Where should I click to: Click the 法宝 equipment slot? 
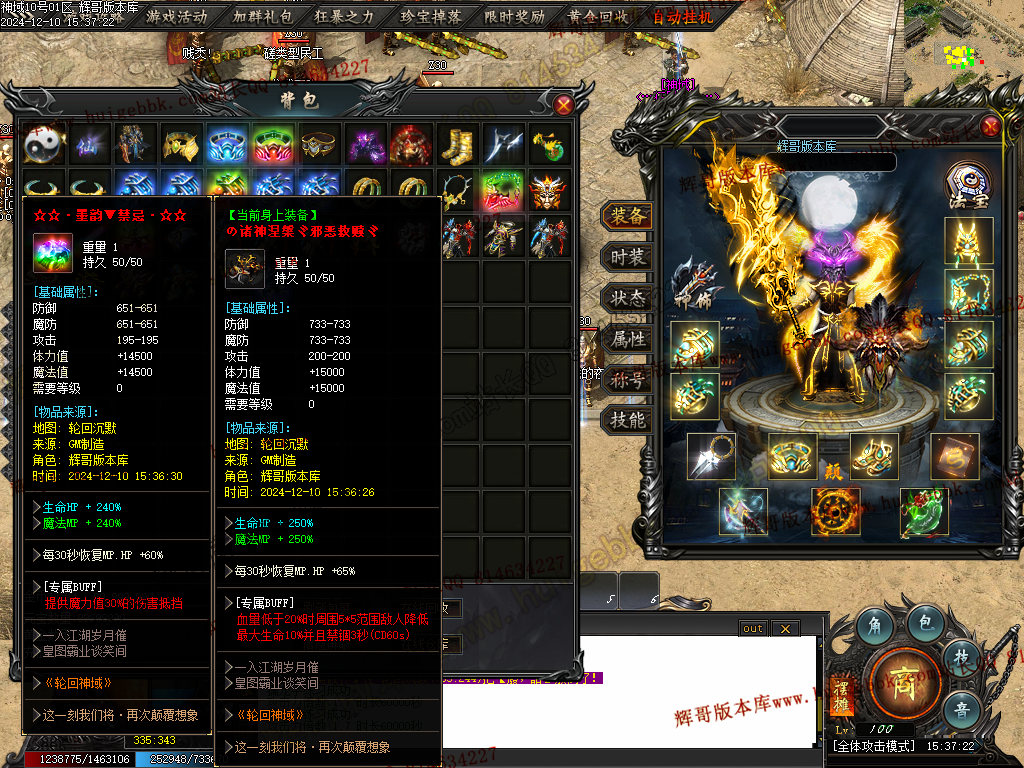tap(968, 186)
